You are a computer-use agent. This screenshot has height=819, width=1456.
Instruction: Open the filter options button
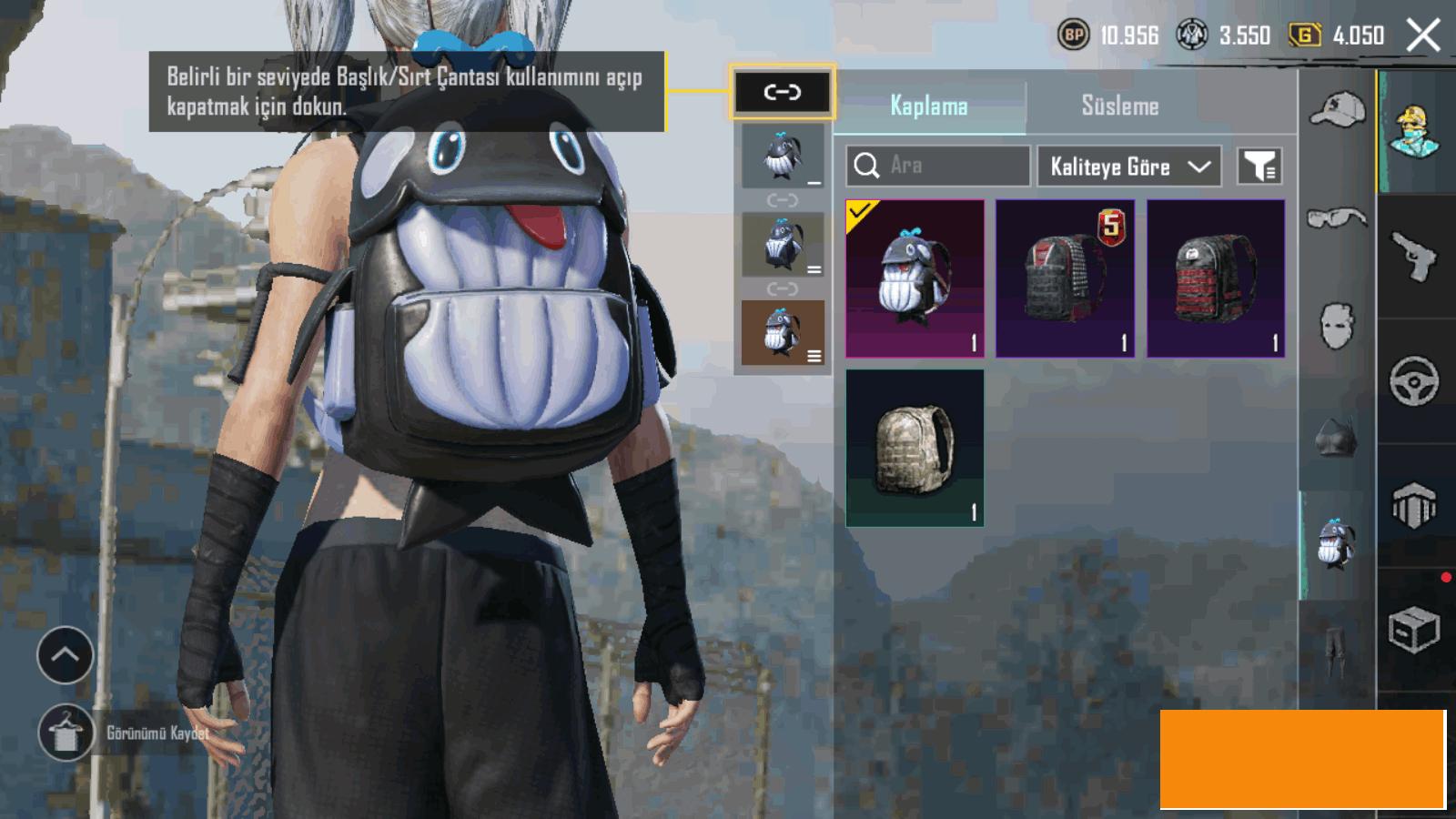coord(1259,167)
